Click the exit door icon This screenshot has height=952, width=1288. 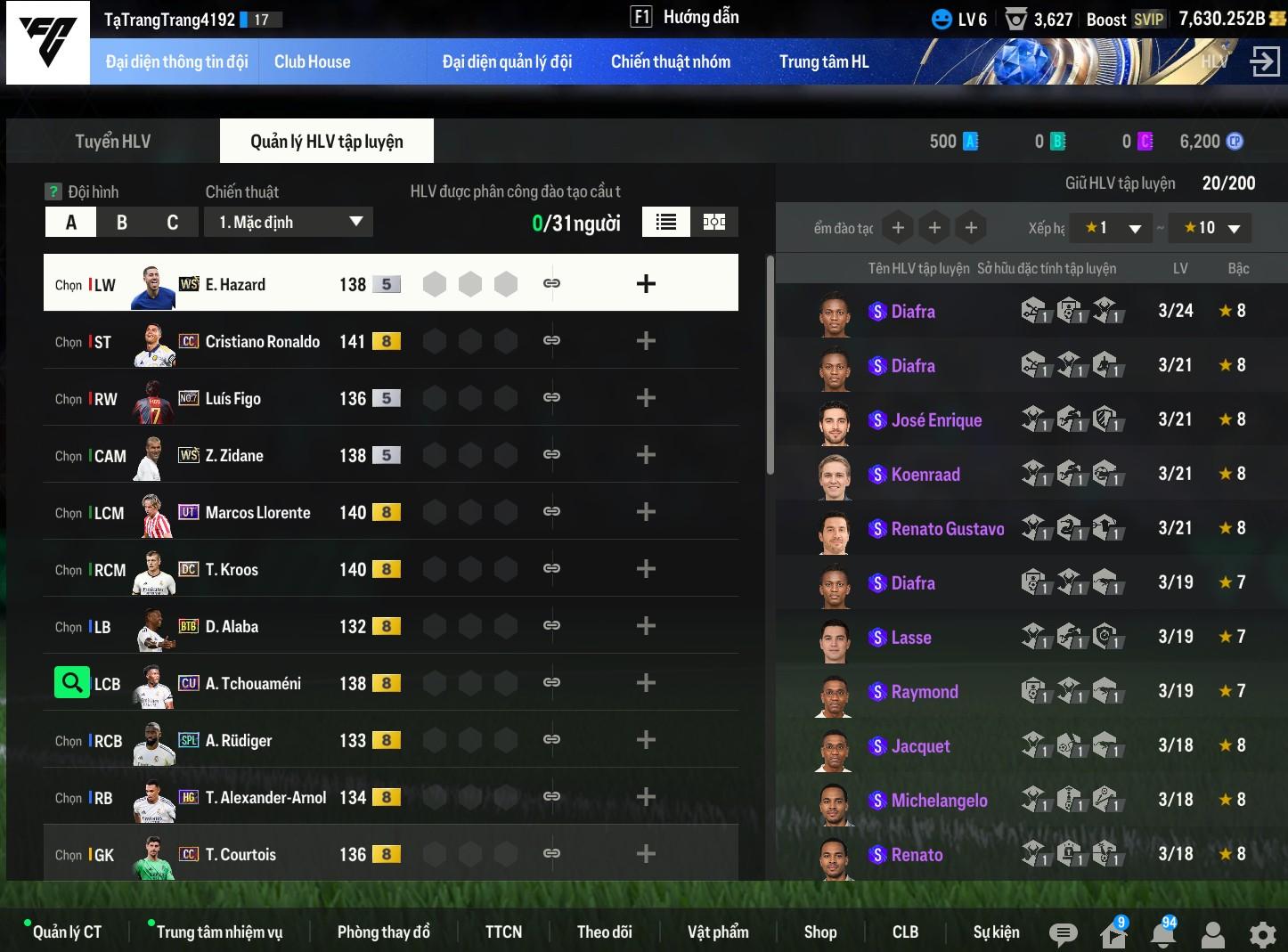pos(1265,61)
